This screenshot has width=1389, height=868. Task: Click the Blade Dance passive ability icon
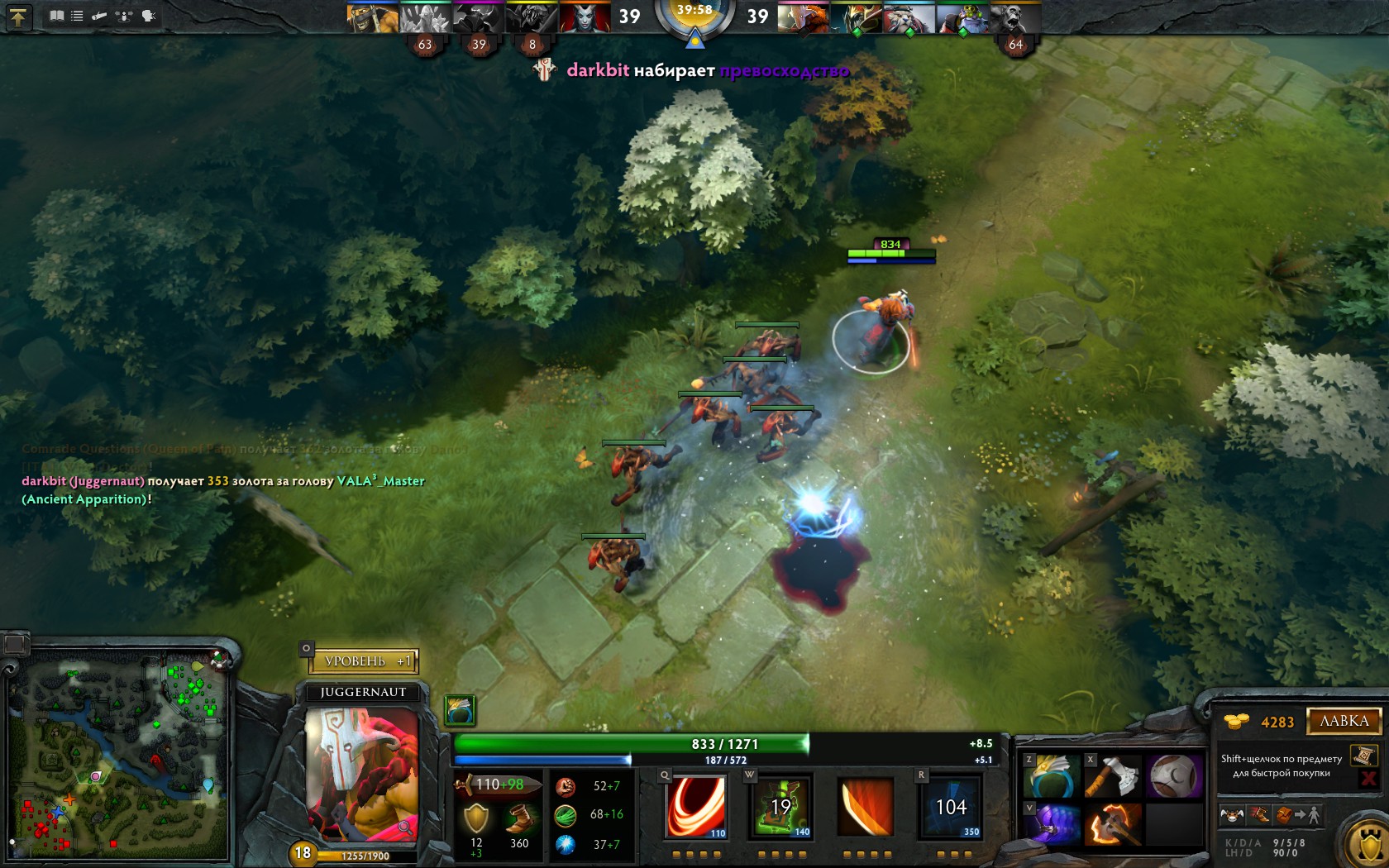pos(866,806)
